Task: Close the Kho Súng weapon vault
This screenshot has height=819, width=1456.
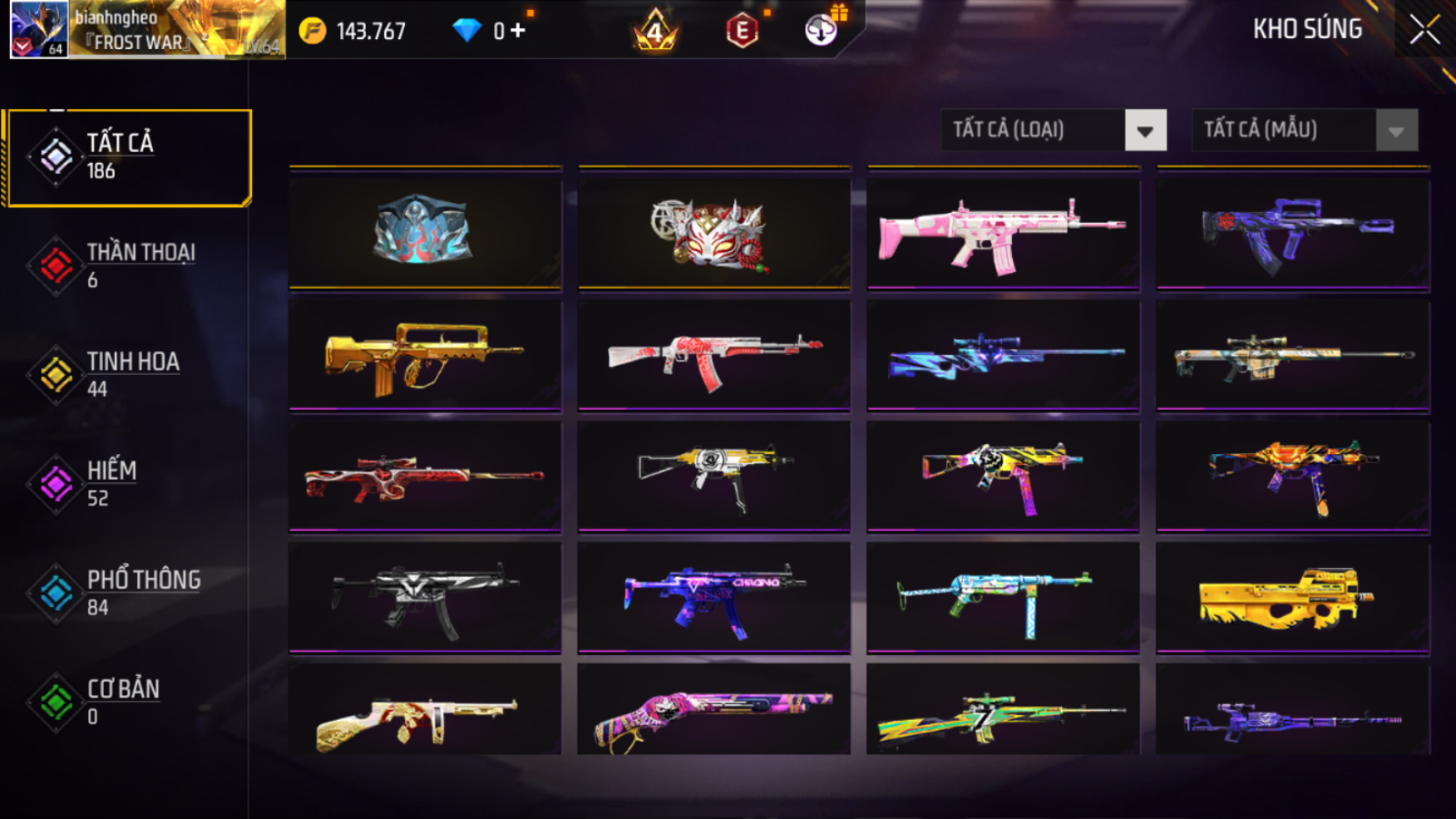Action: [x=1424, y=31]
